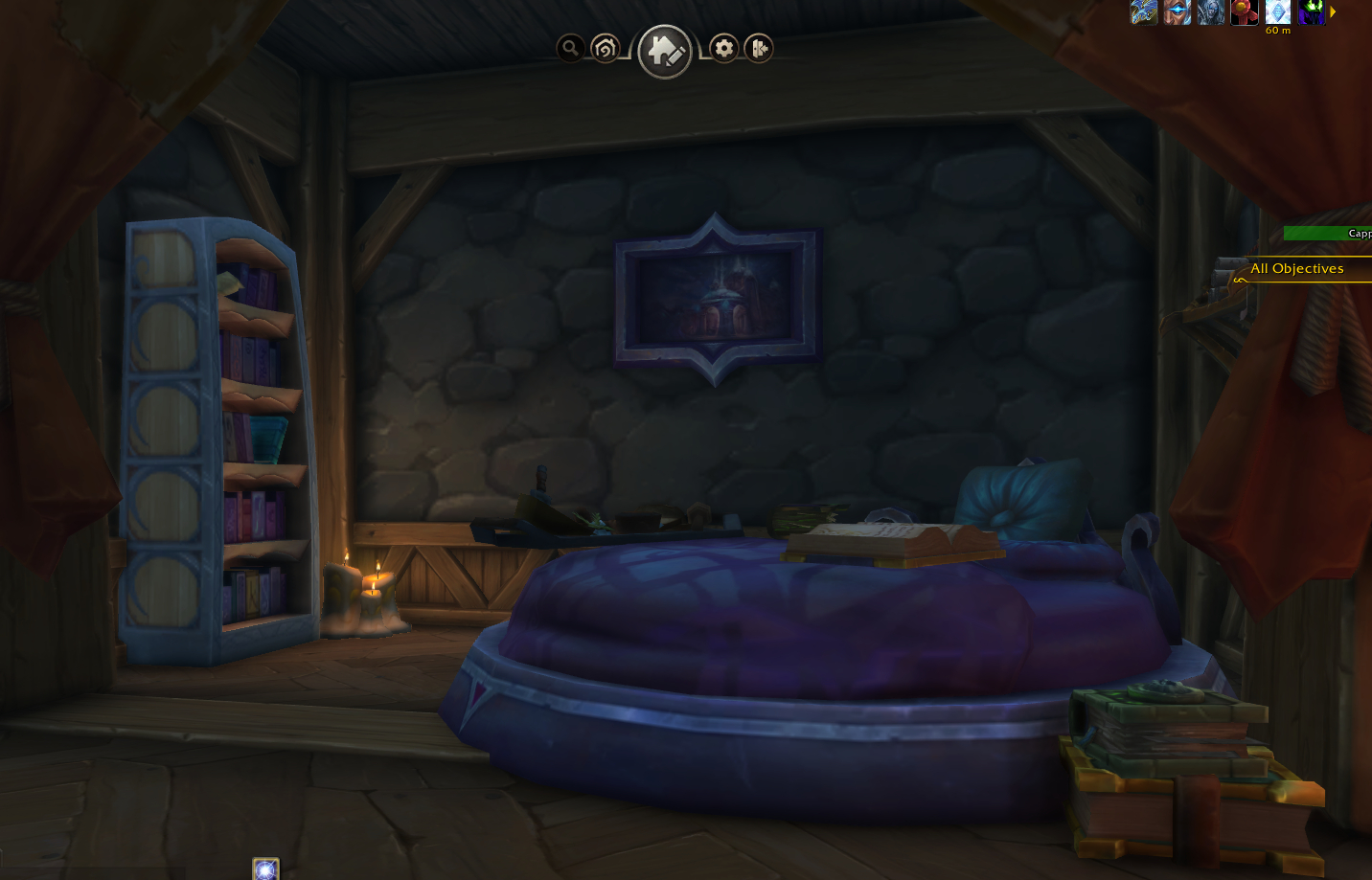Expand buffs with the yellow arrow

point(1333,11)
